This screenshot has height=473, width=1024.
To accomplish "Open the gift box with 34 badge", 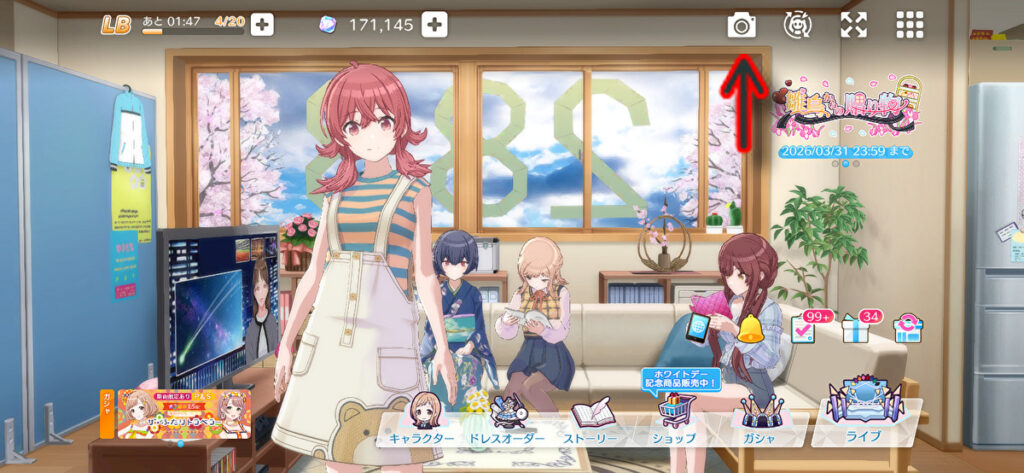I will tap(857, 328).
